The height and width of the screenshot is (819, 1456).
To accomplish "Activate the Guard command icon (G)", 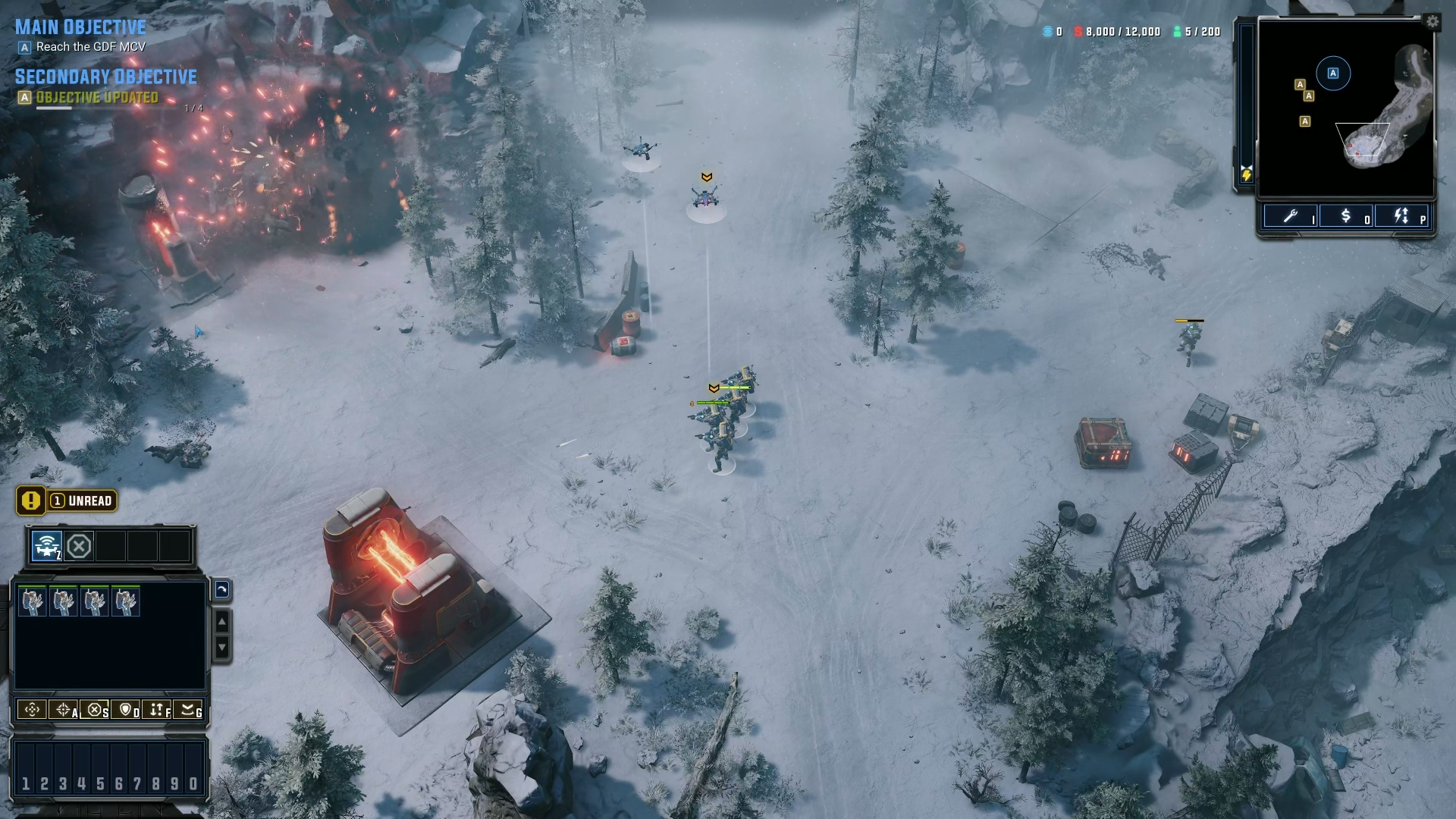I will point(187,711).
